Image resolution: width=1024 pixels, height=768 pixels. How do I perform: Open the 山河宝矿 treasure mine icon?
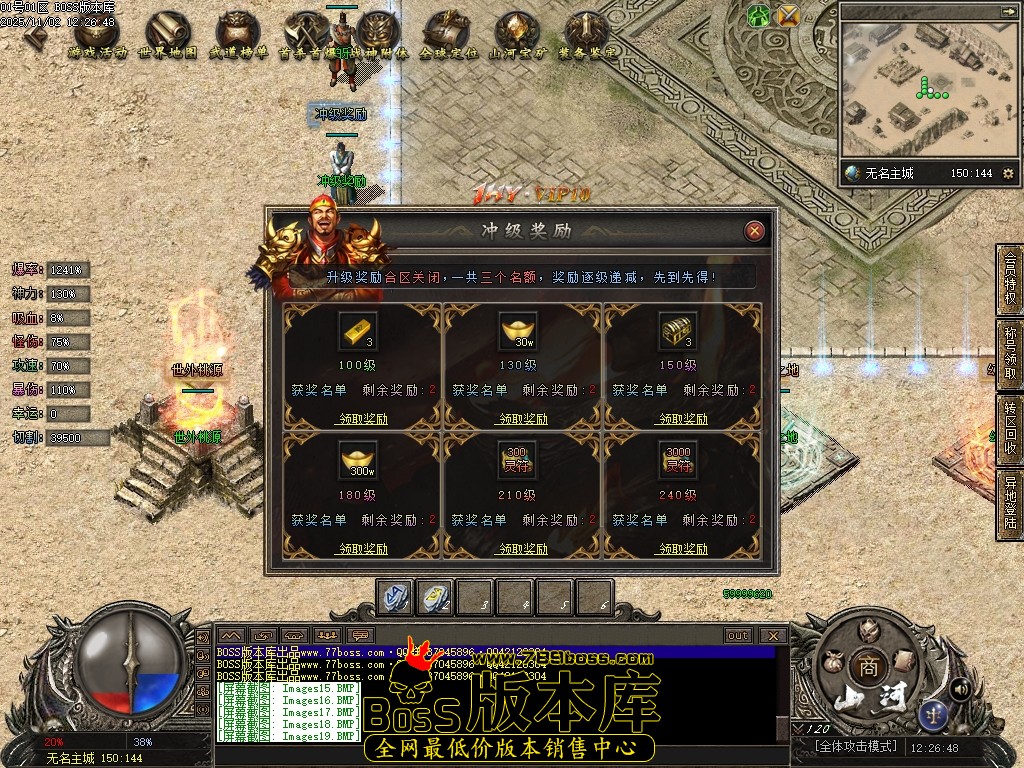click(517, 35)
